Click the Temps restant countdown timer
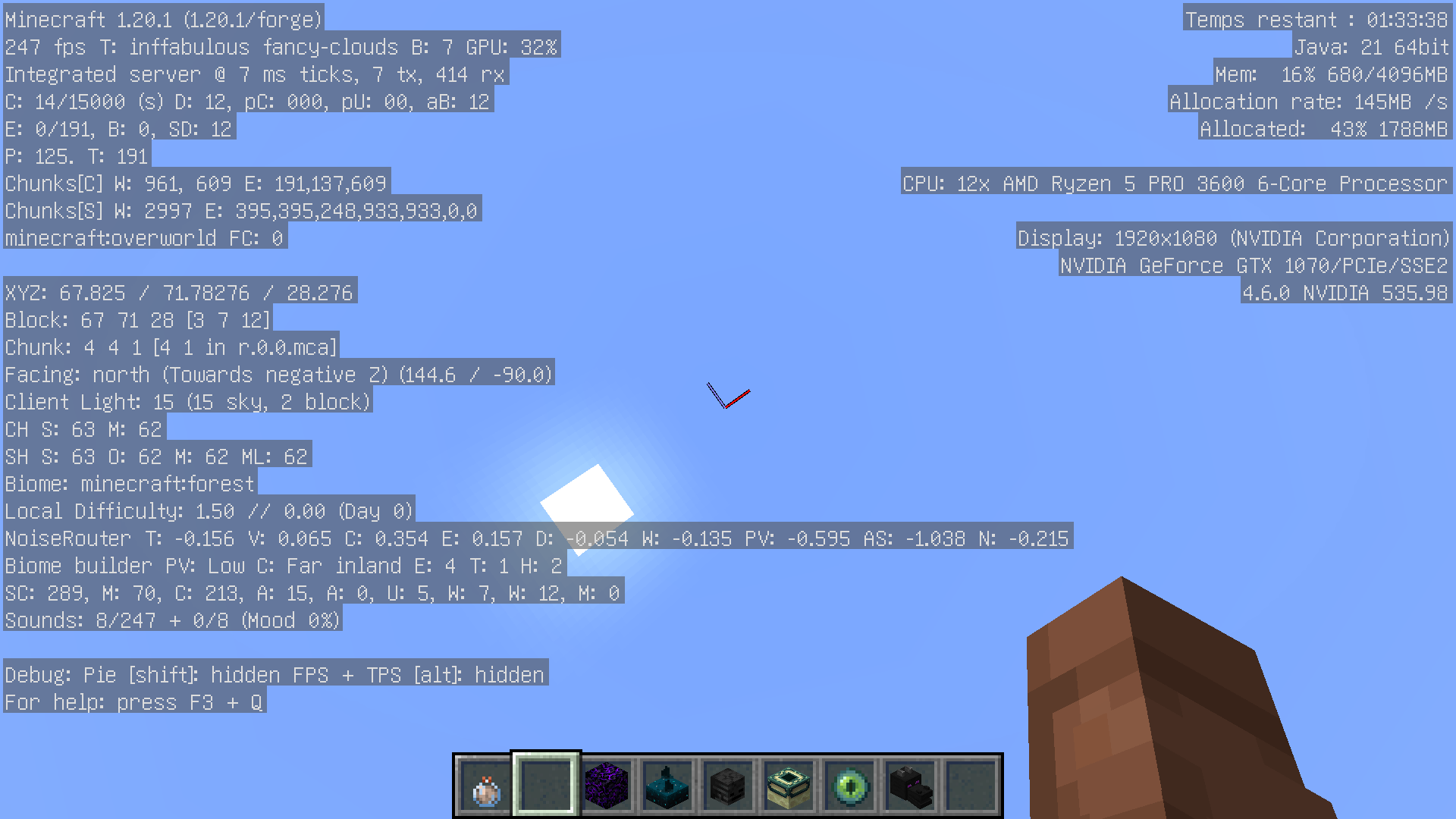Image resolution: width=1456 pixels, height=819 pixels. point(1316,19)
